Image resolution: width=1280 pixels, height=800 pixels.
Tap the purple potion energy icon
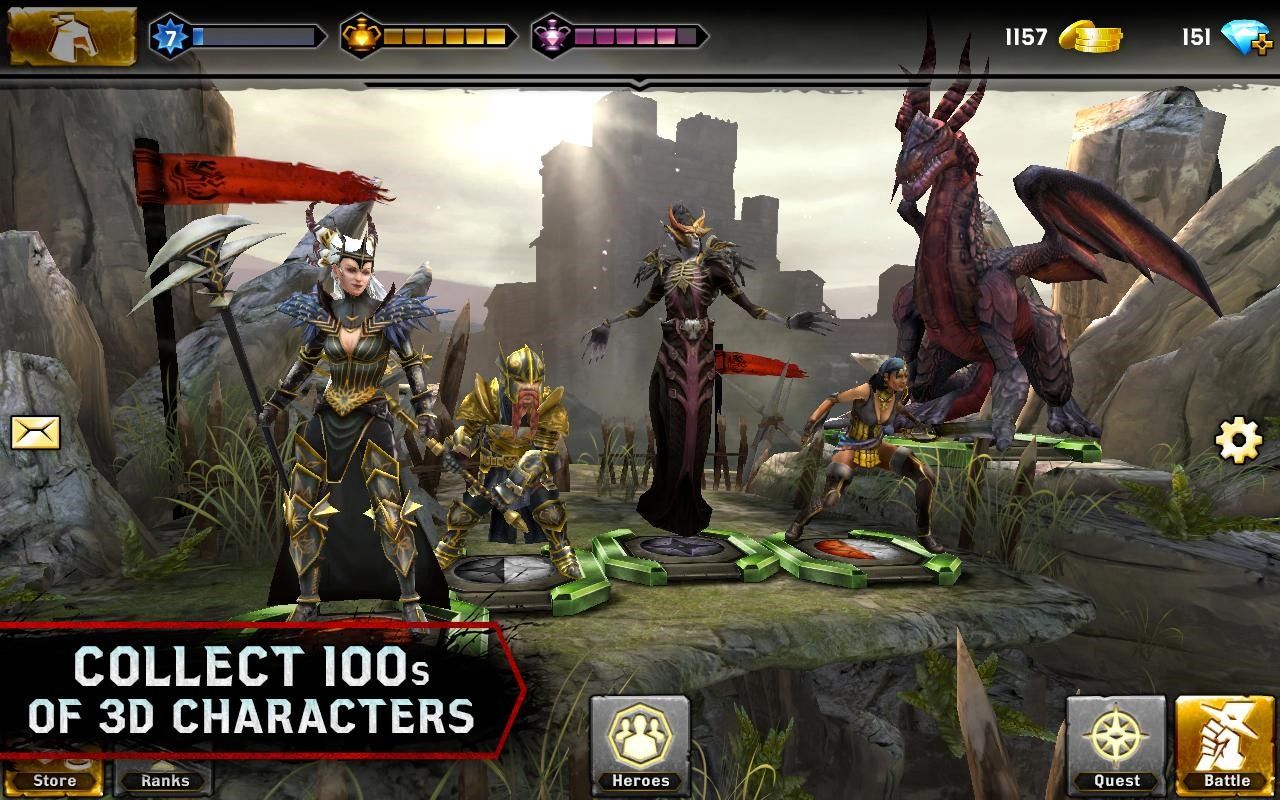pos(550,33)
